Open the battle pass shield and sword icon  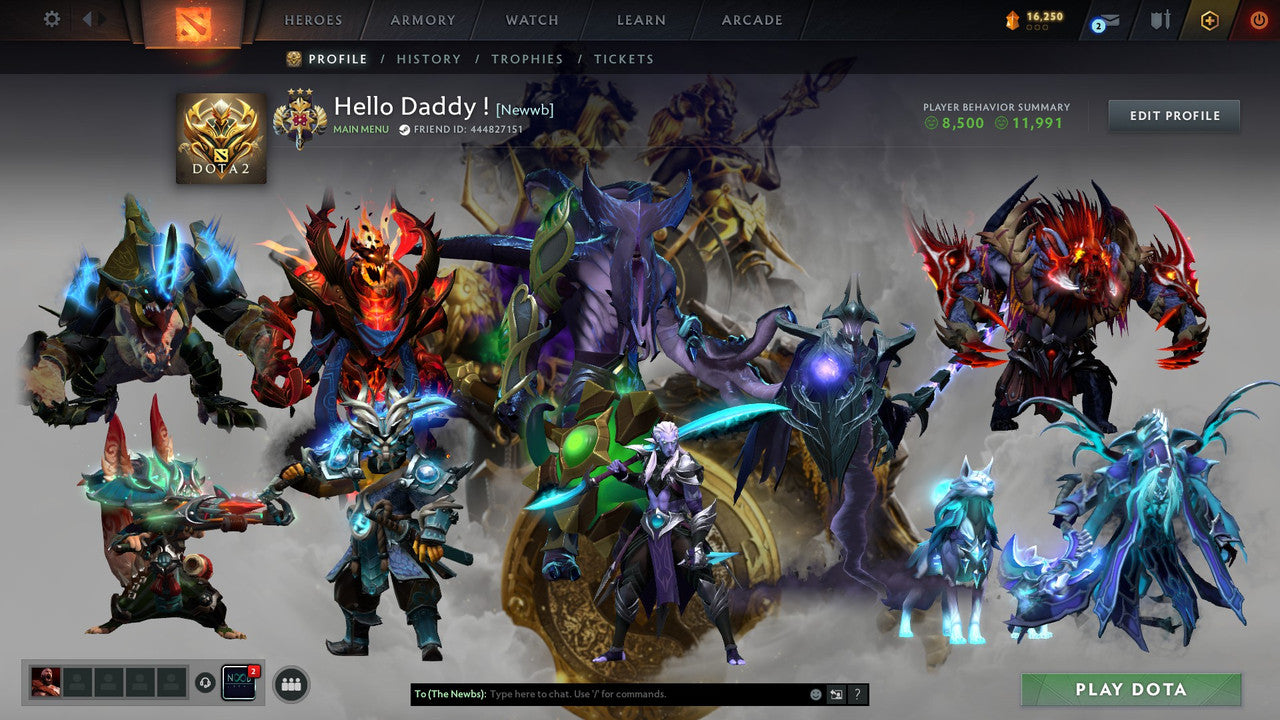point(1160,18)
